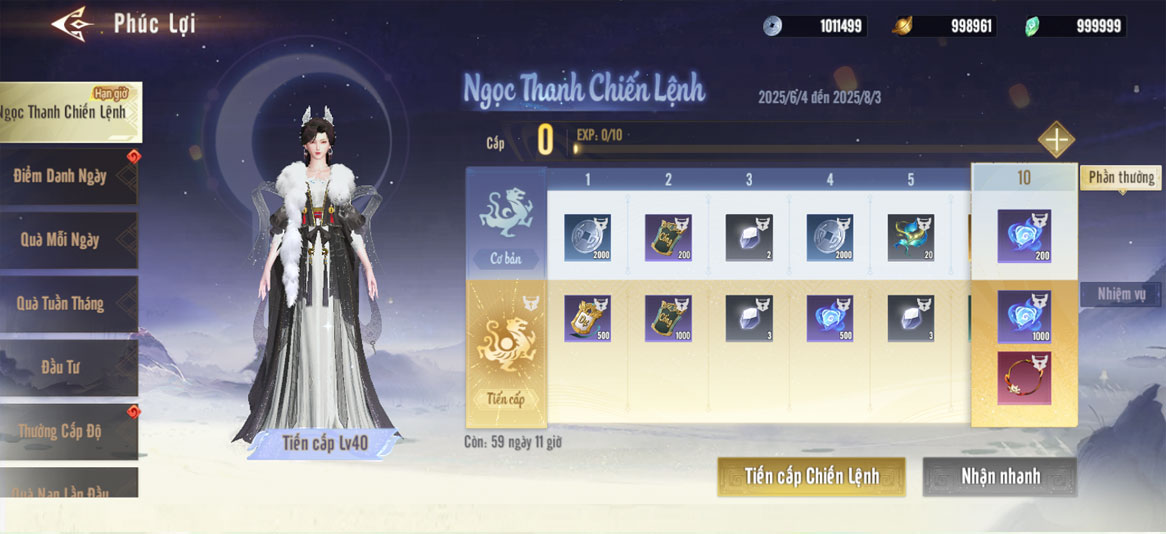Click the Tiến cấp Chiến Lệnh button

(811, 477)
